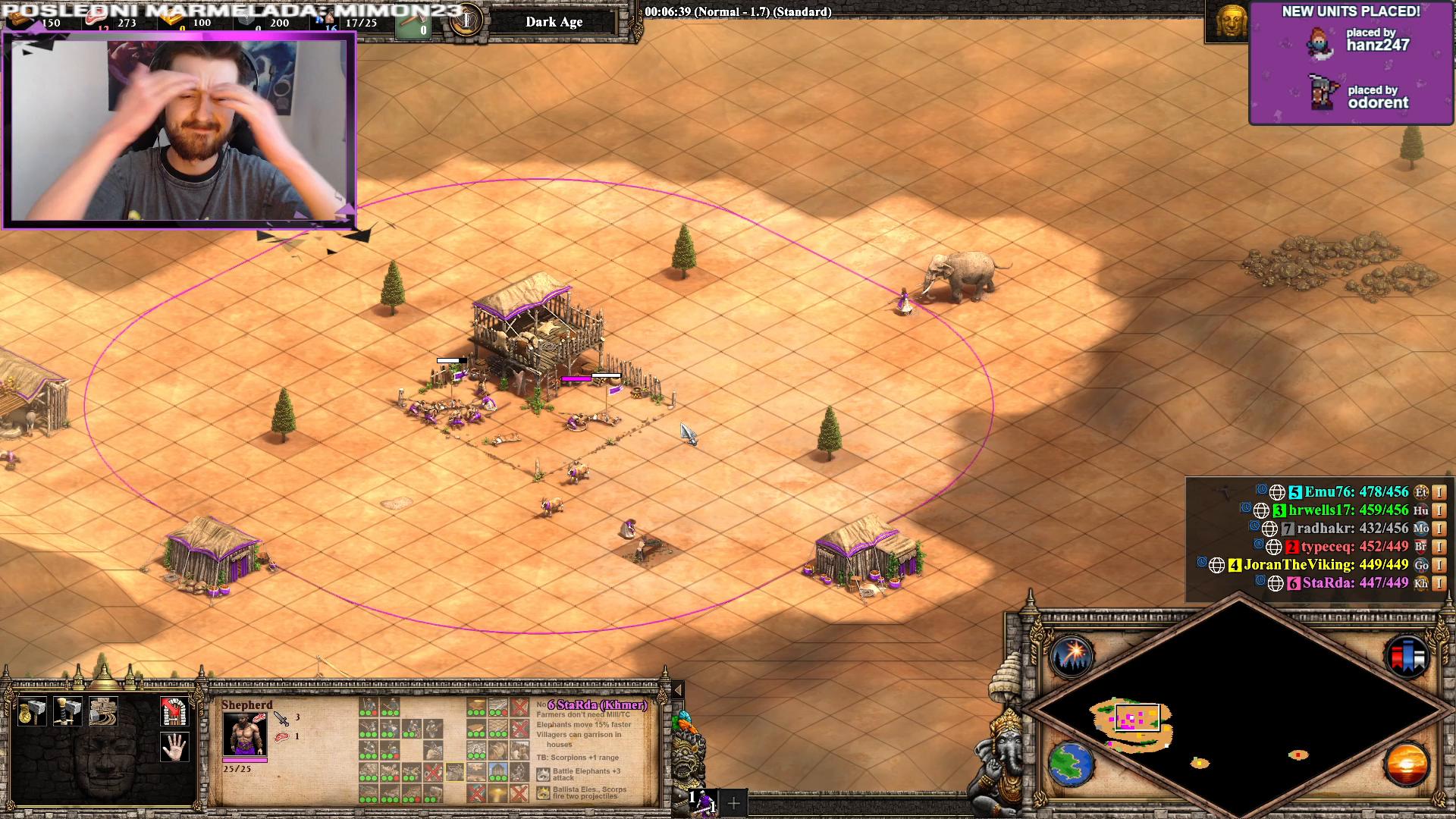Click the New Units Placed stream overlay
Viewport: 1456px width, 819px height.
click(1351, 62)
